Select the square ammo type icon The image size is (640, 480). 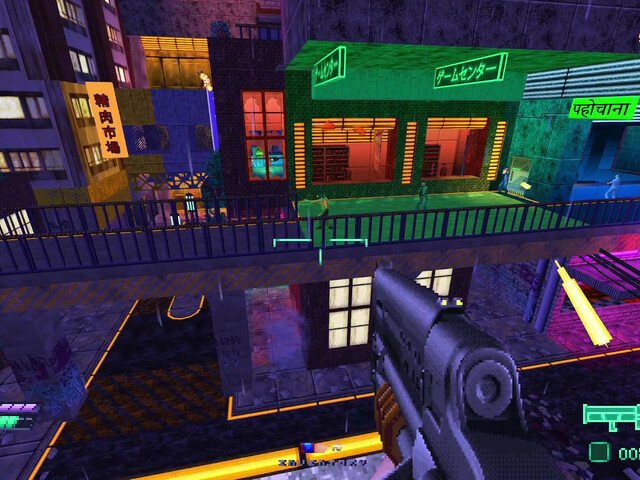pyautogui.click(x=599, y=452)
